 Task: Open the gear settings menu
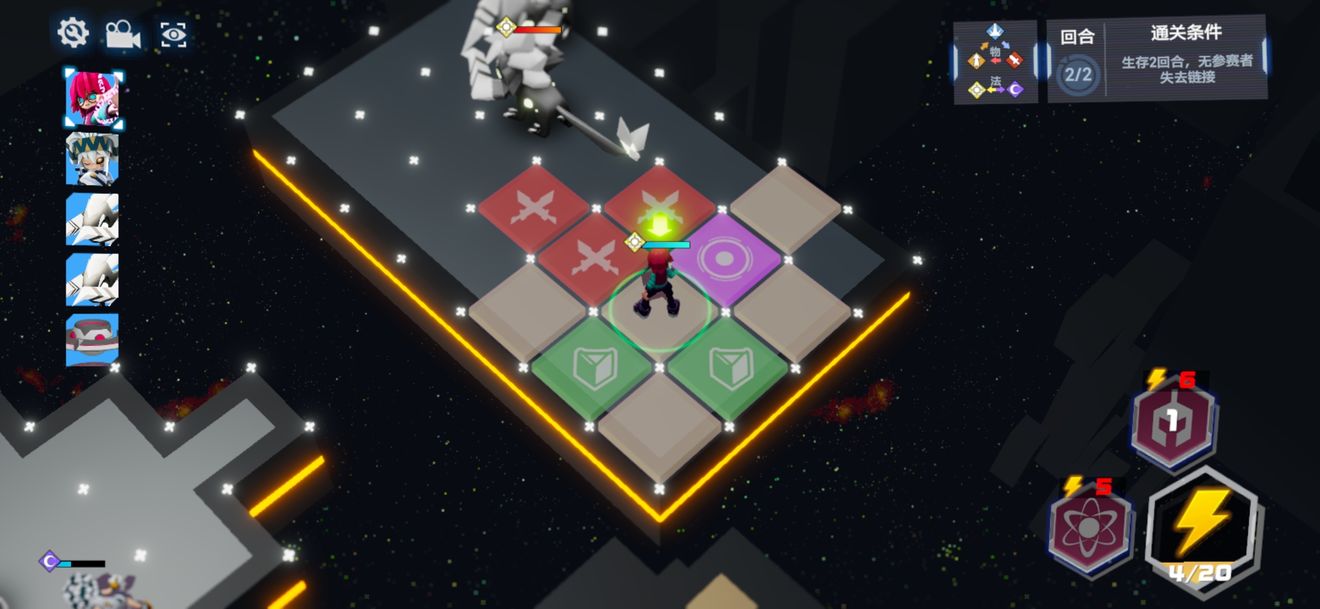(x=73, y=33)
